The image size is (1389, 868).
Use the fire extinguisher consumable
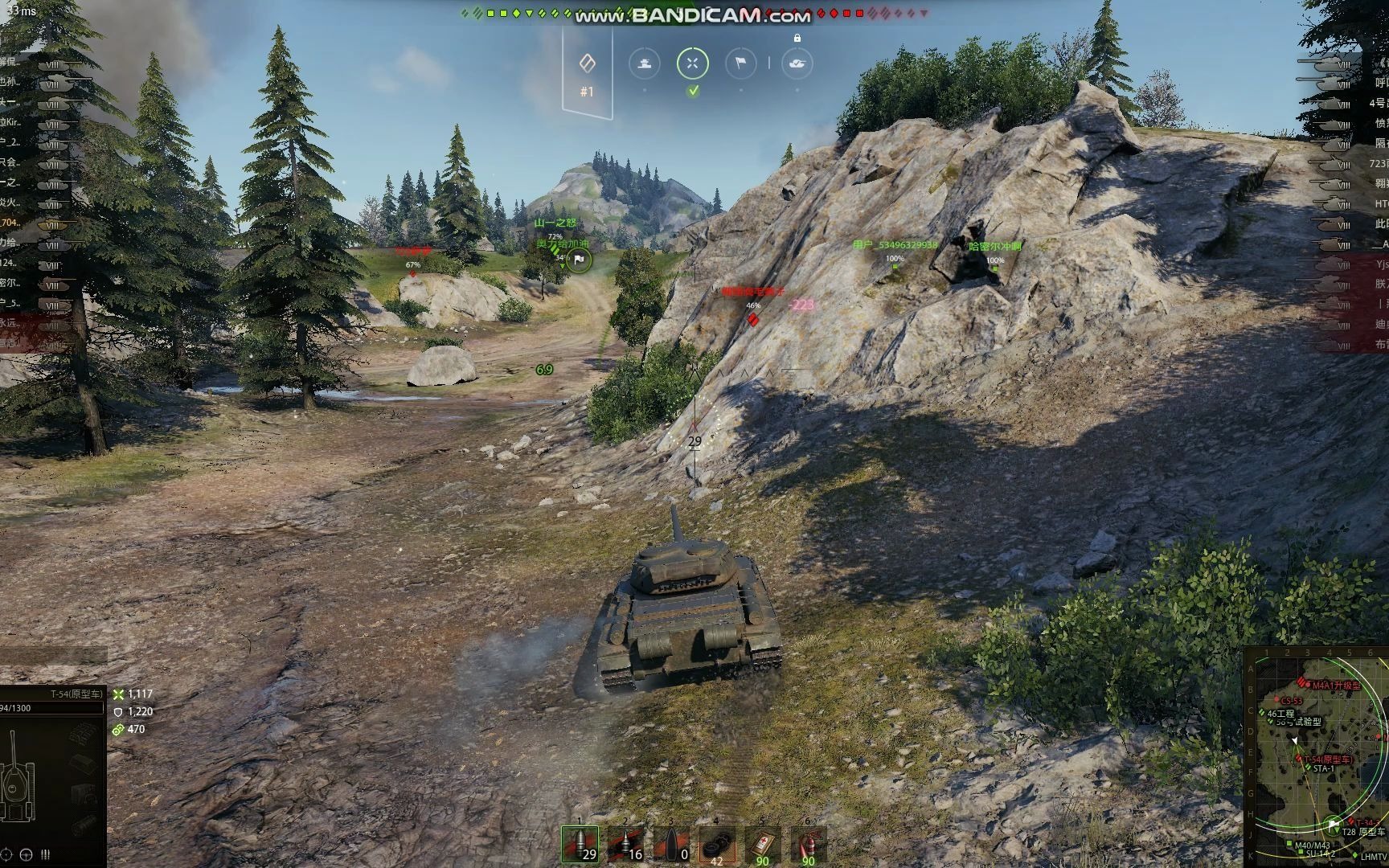(x=807, y=845)
